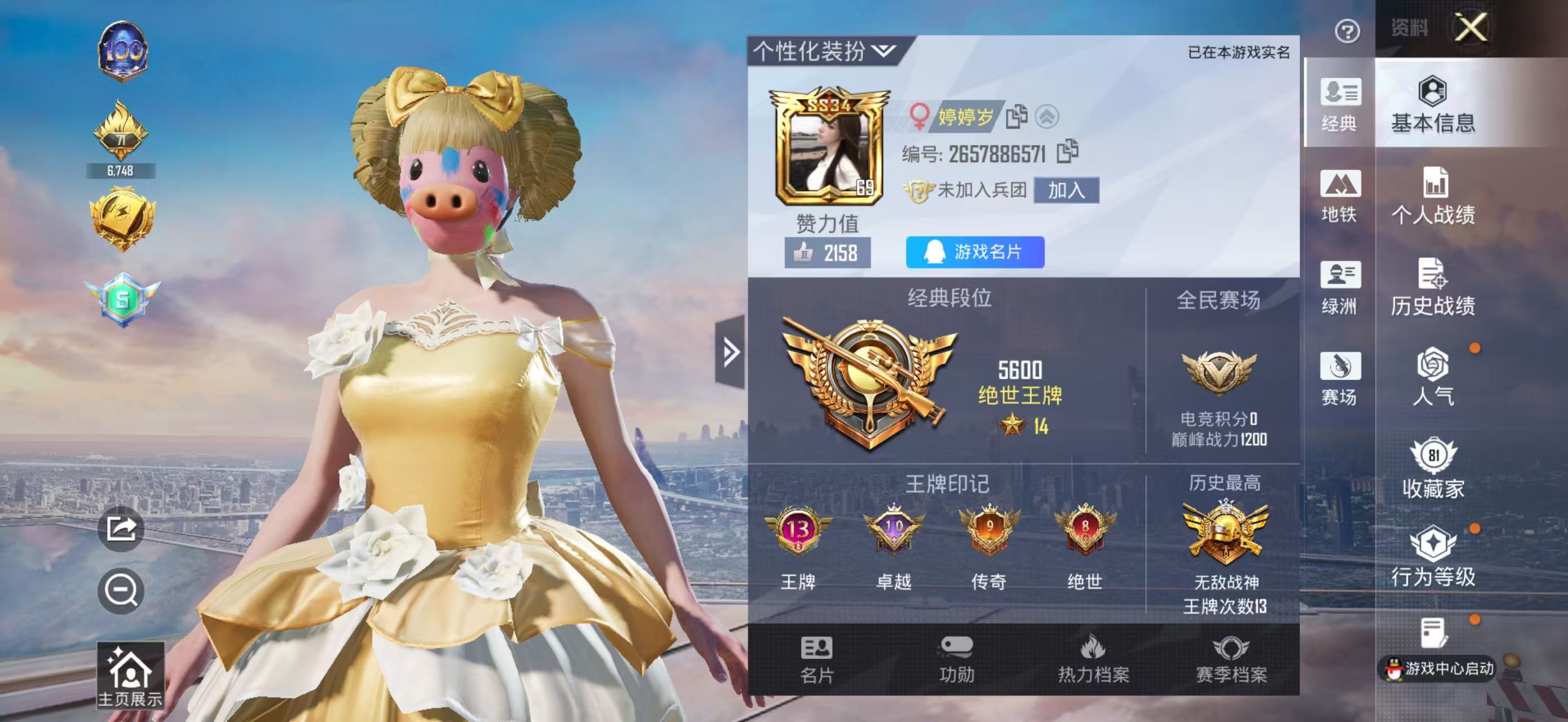The height and width of the screenshot is (722, 1568).
Task: Select the 功勋 bottom tab
Action: click(956, 660)
